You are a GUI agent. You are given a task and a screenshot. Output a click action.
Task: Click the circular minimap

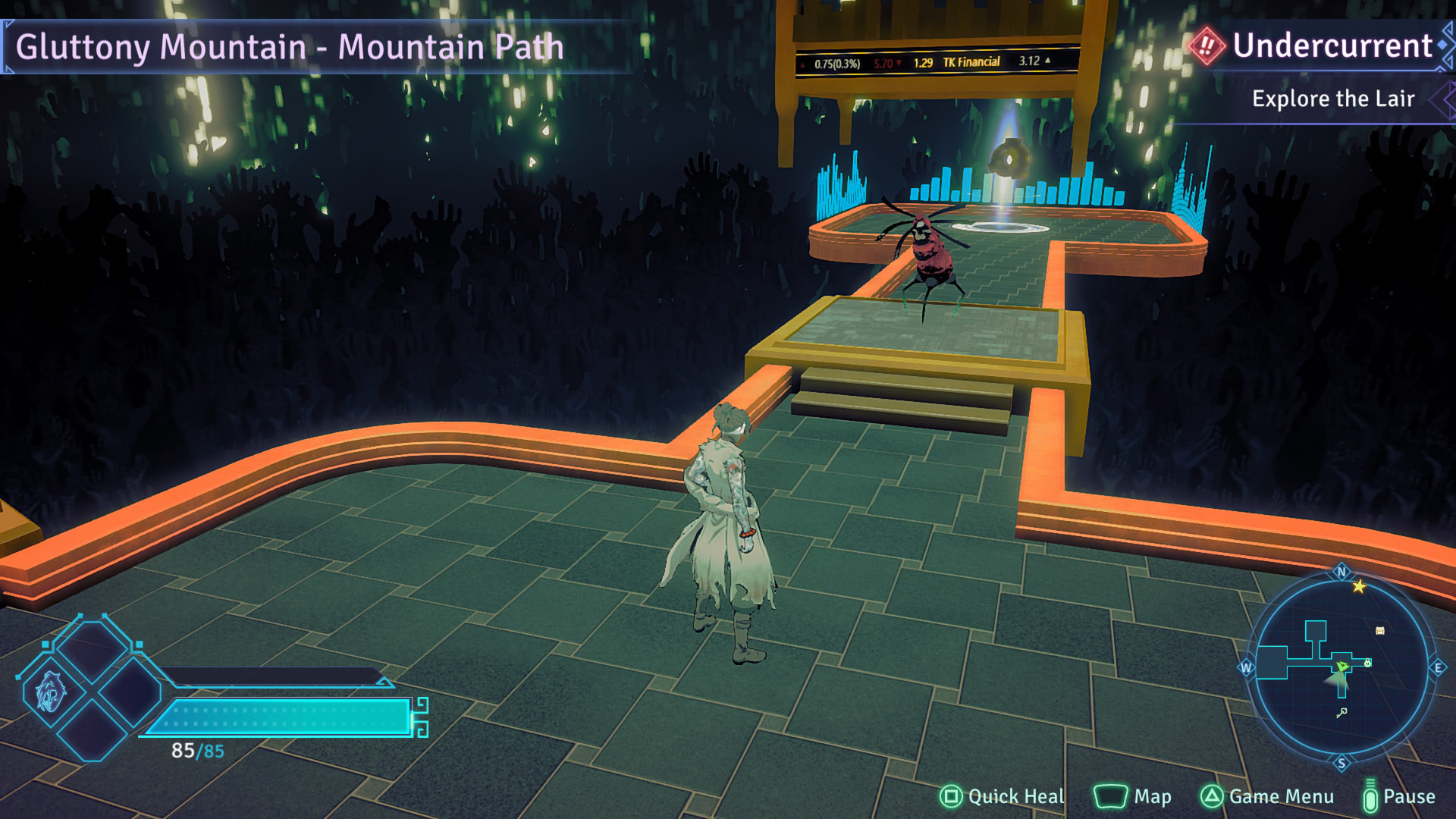point(1341,667)
